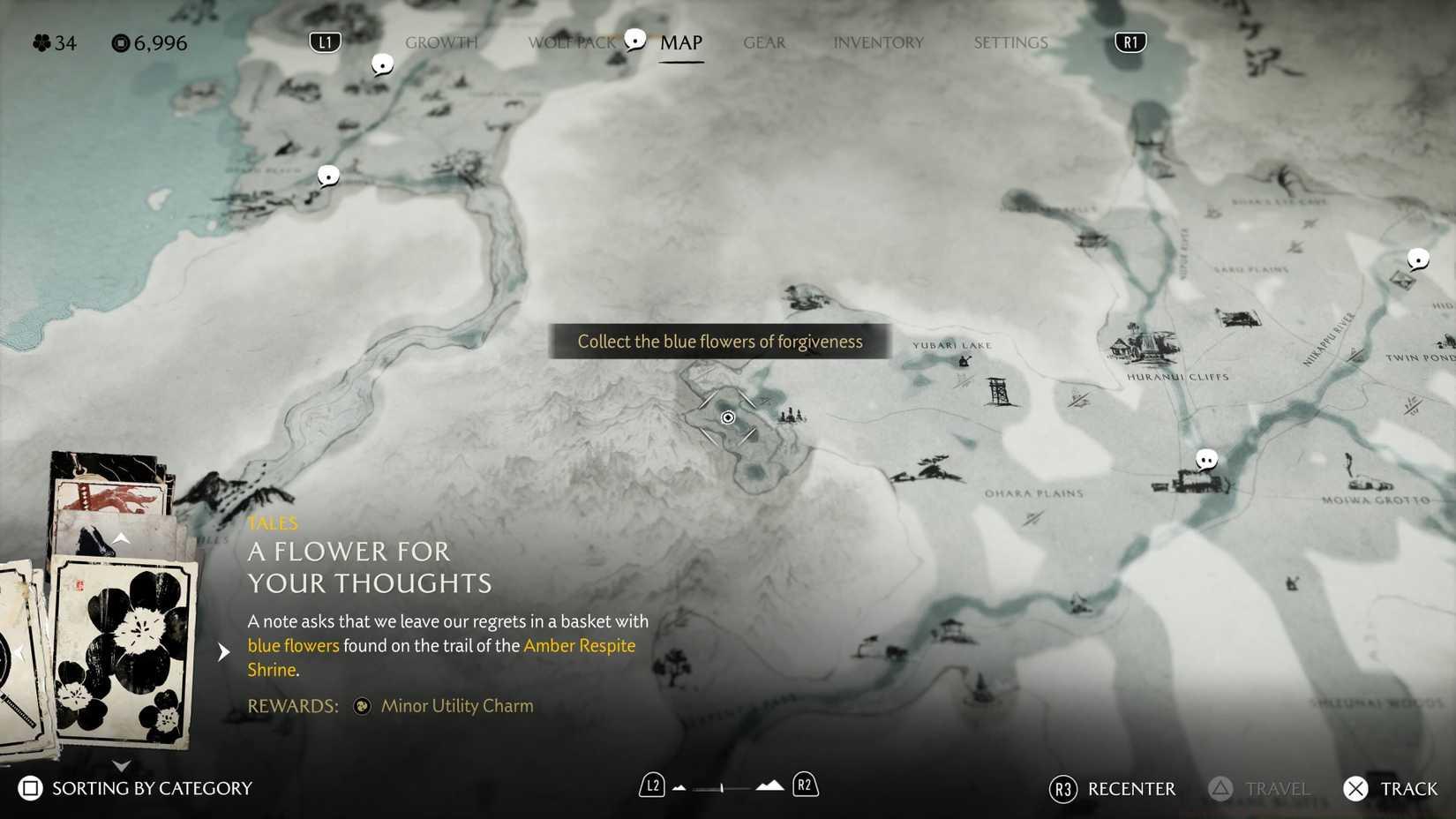
Task: Track the selected tale with the X button
Action: tap(1355, 789)
